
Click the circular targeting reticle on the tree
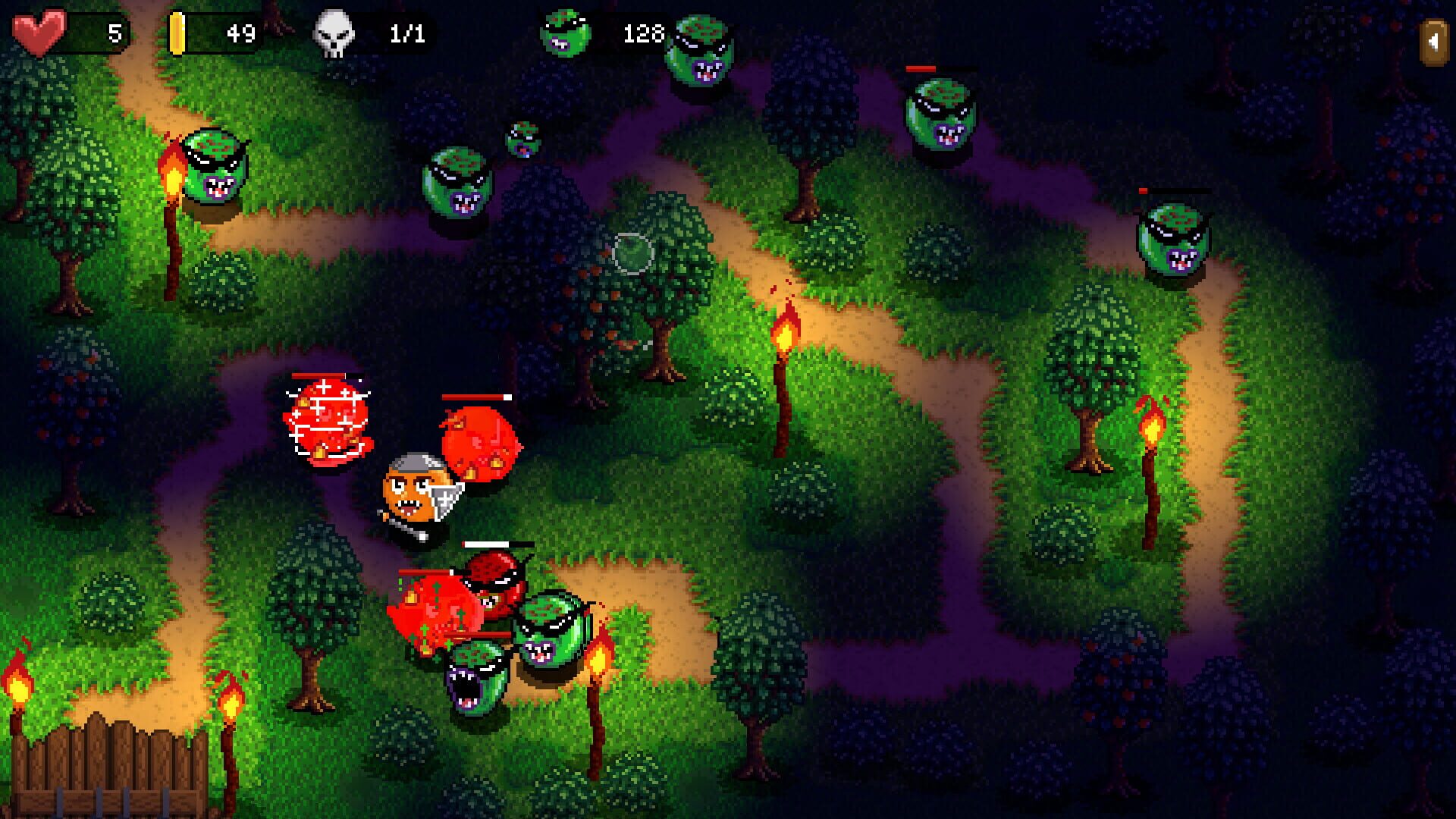633,254
